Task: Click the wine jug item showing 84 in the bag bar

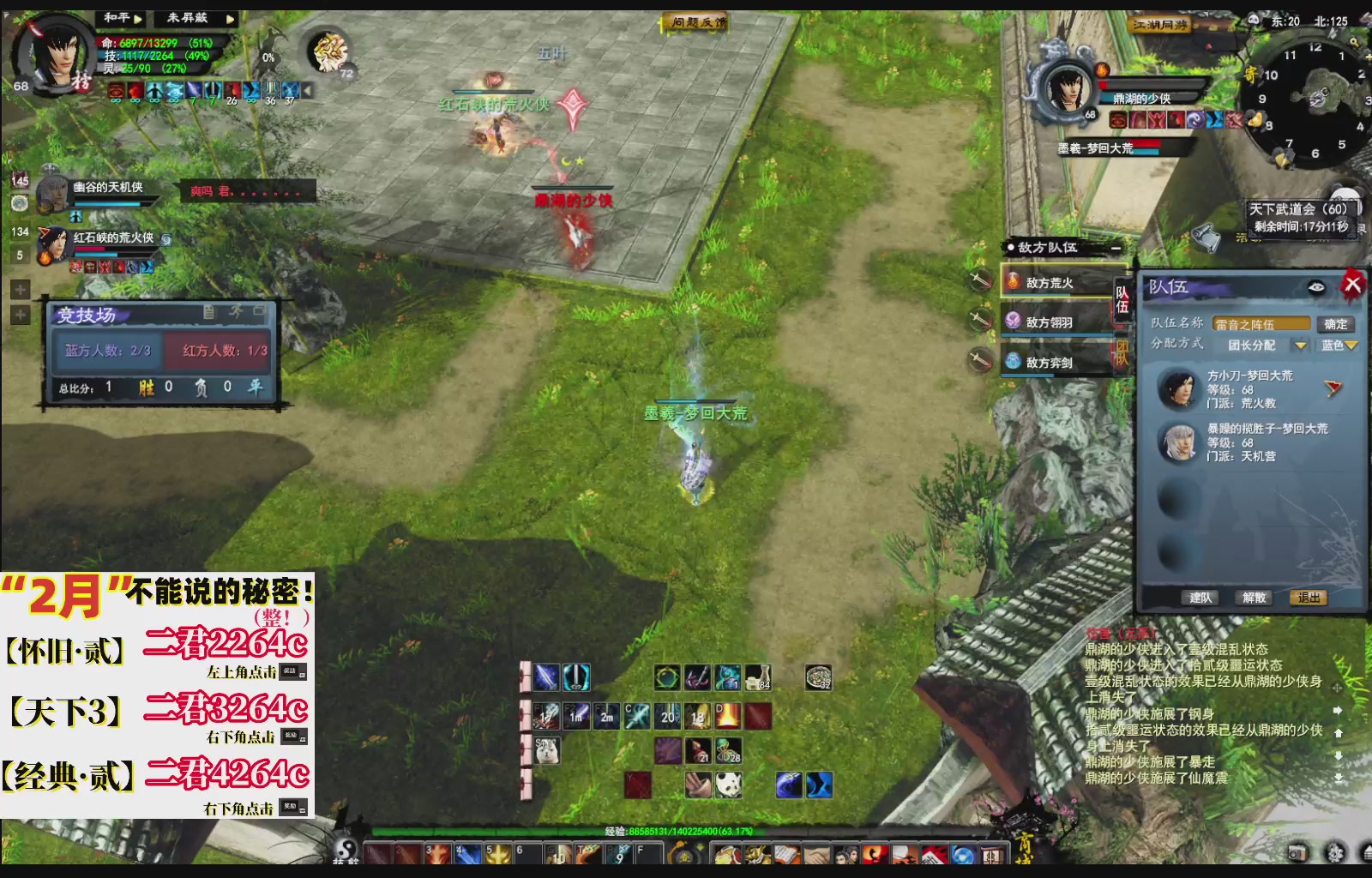Action: [x=760, y=679]
